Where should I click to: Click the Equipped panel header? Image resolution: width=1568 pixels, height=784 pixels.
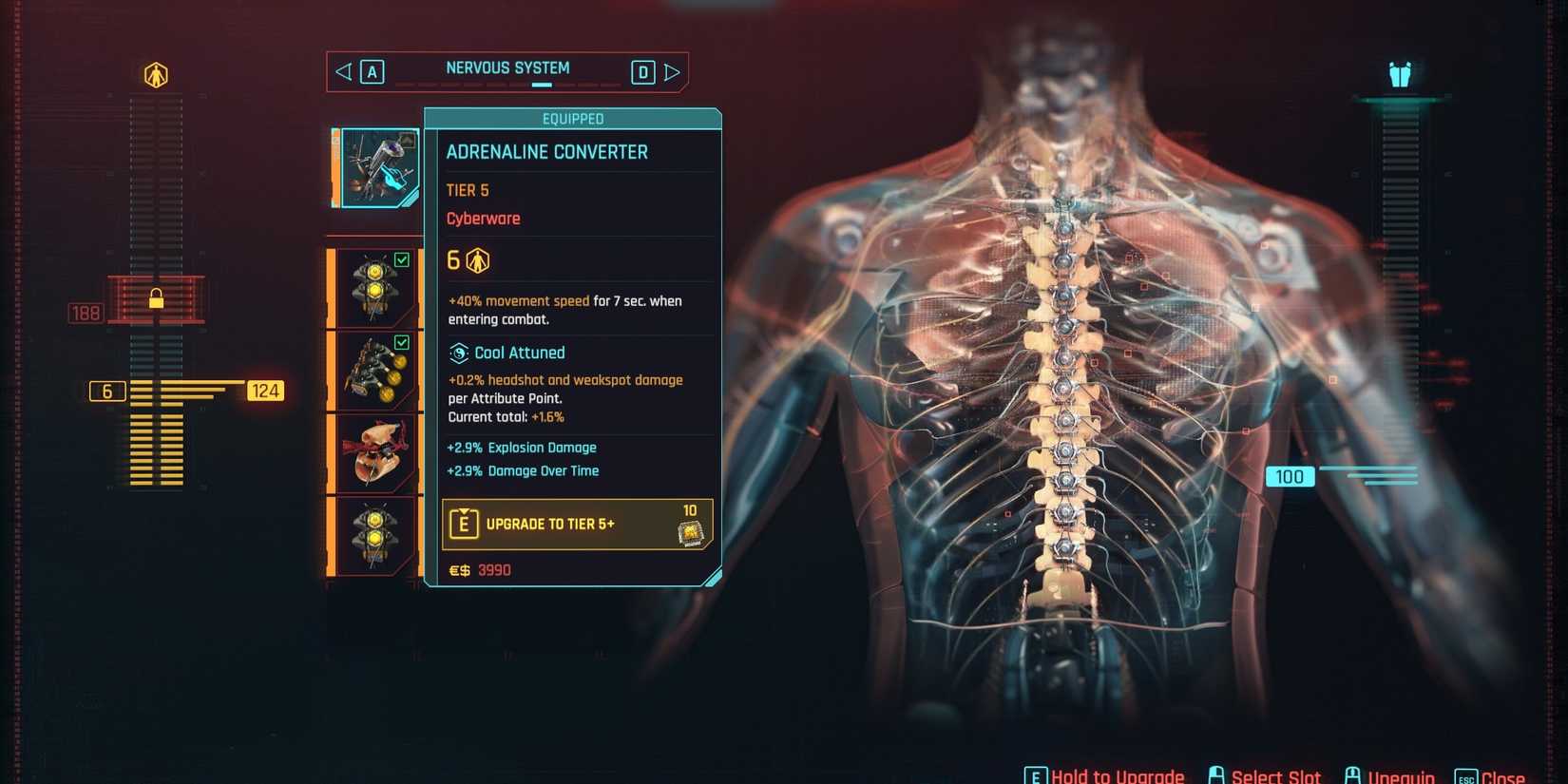click(572, 118)
